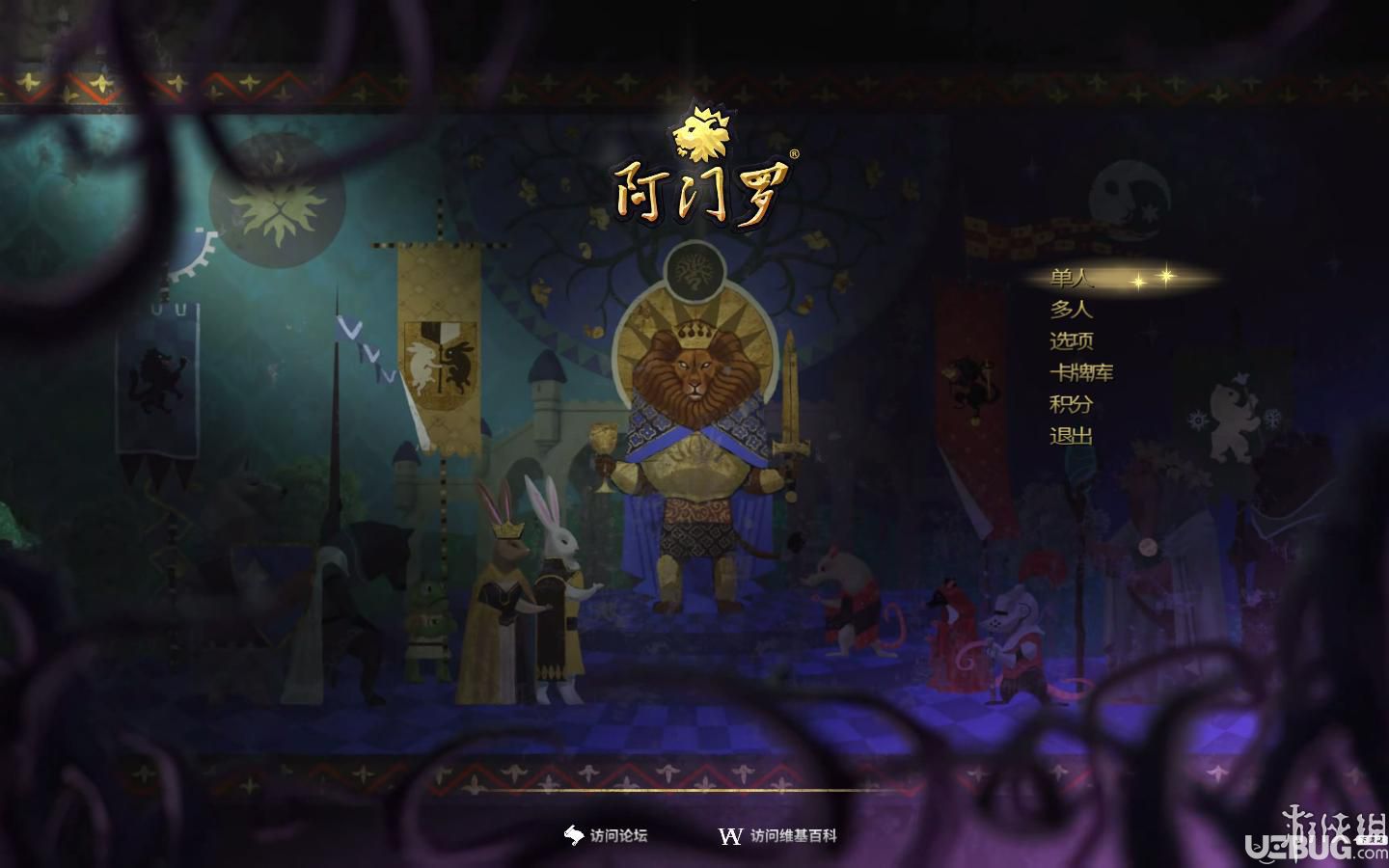Open the wiki via 访问维基百科
1389x868 pixels.
point(779,836)
